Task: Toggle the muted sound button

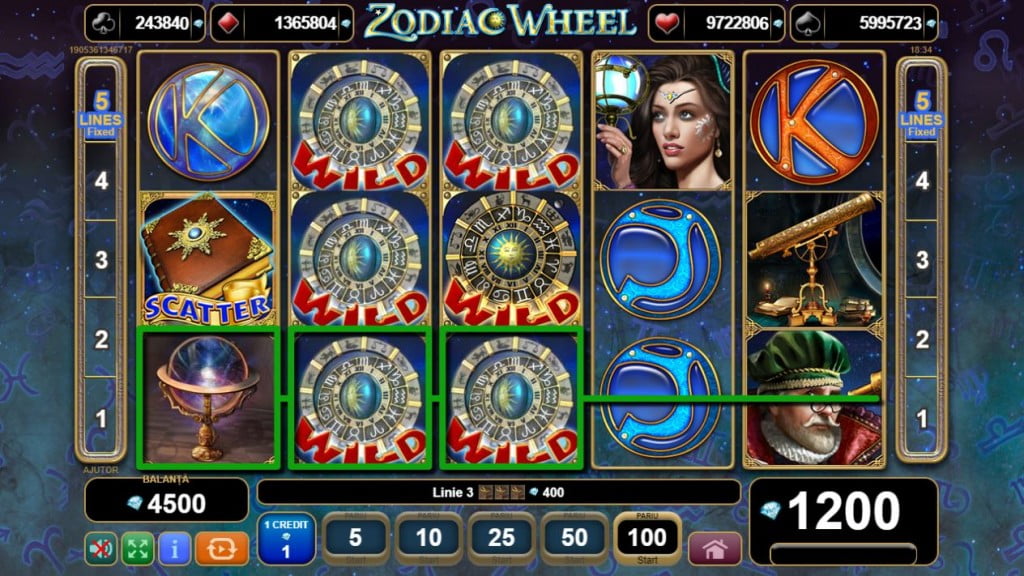Action: click(100, 548)
